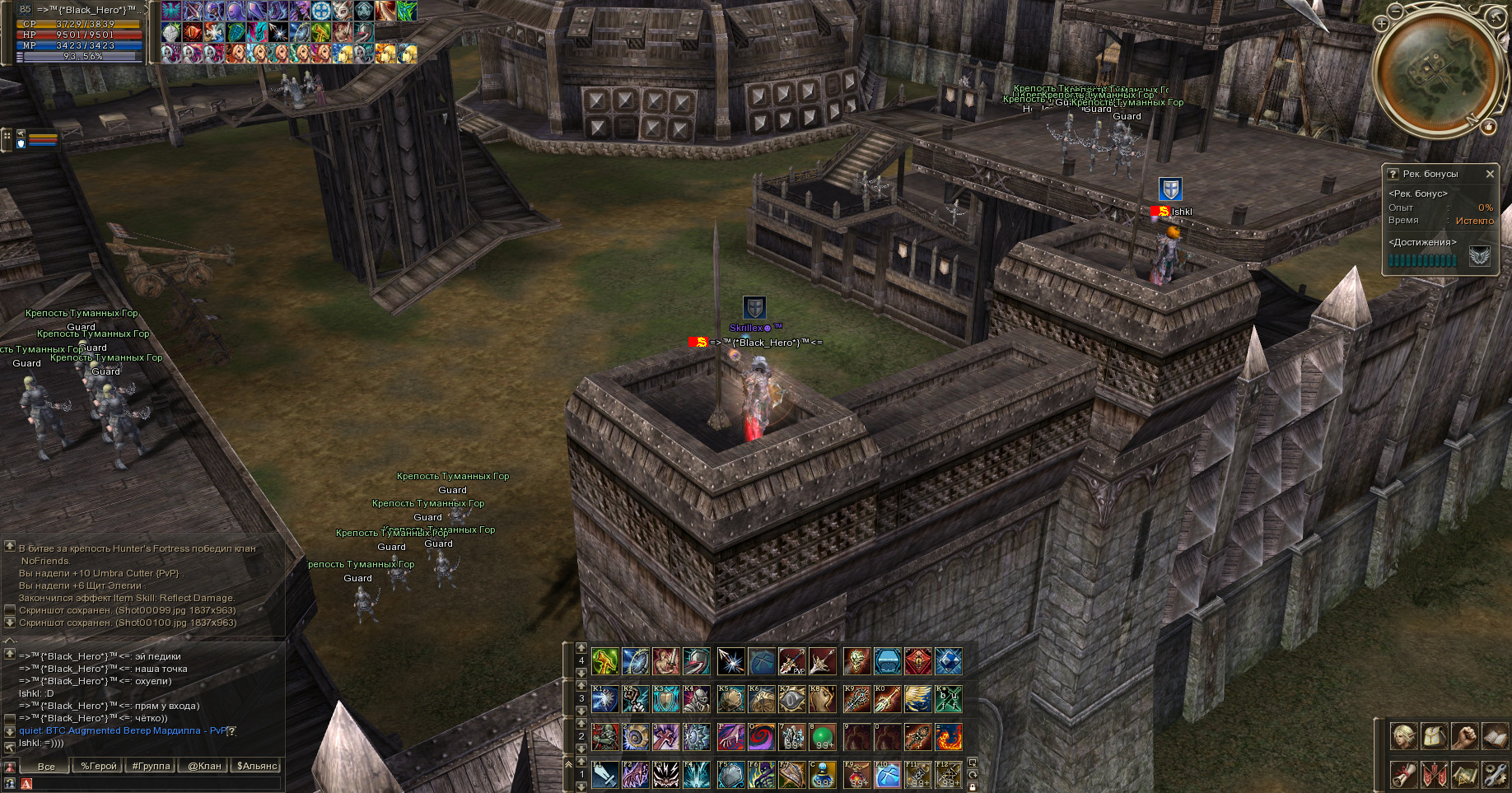
Task: Zoom out the minimap with minus button
Action: pyautogui.click(x=1394, y=12)
